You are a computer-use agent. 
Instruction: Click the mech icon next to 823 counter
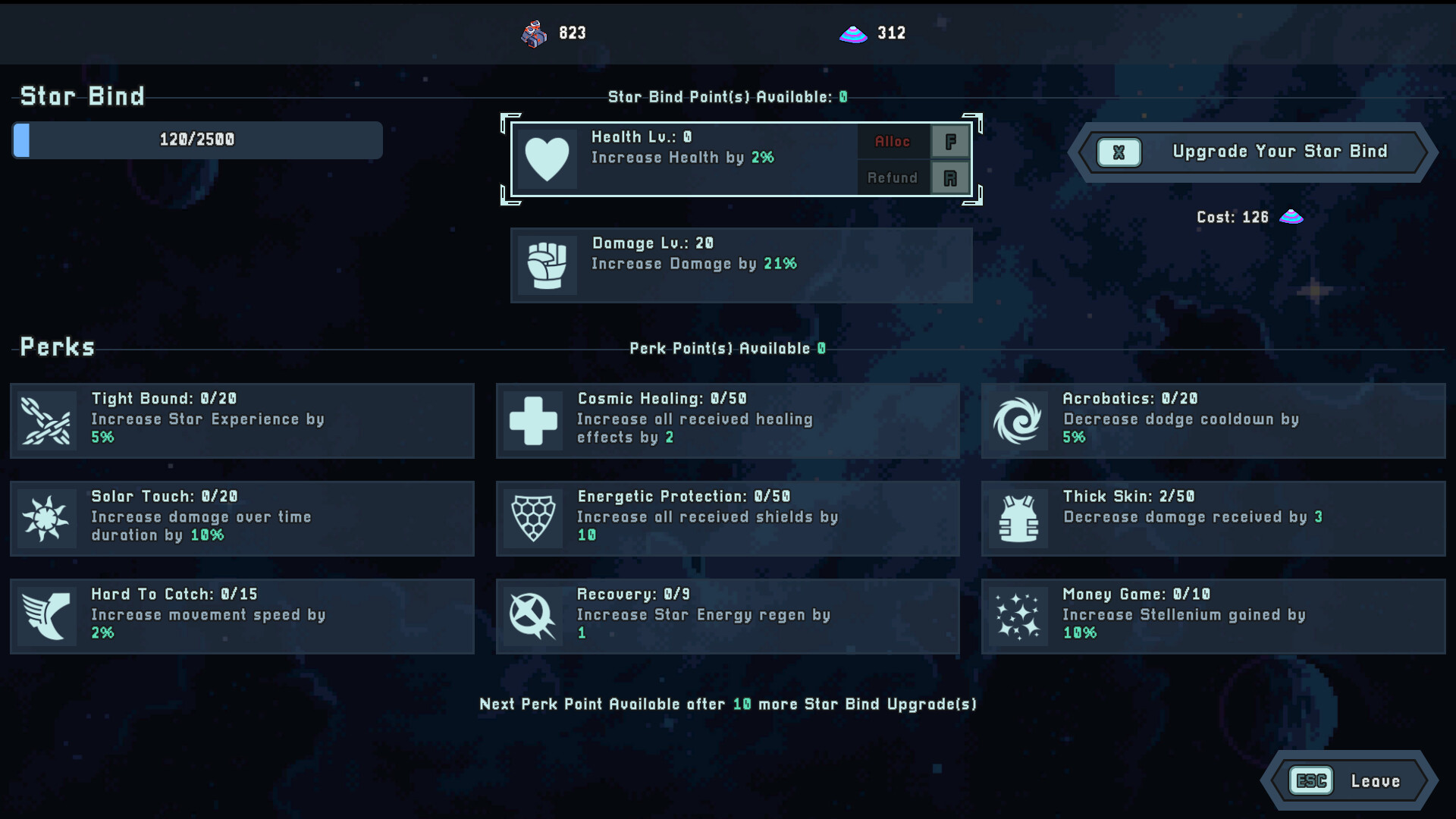click(x=533, y=33)
